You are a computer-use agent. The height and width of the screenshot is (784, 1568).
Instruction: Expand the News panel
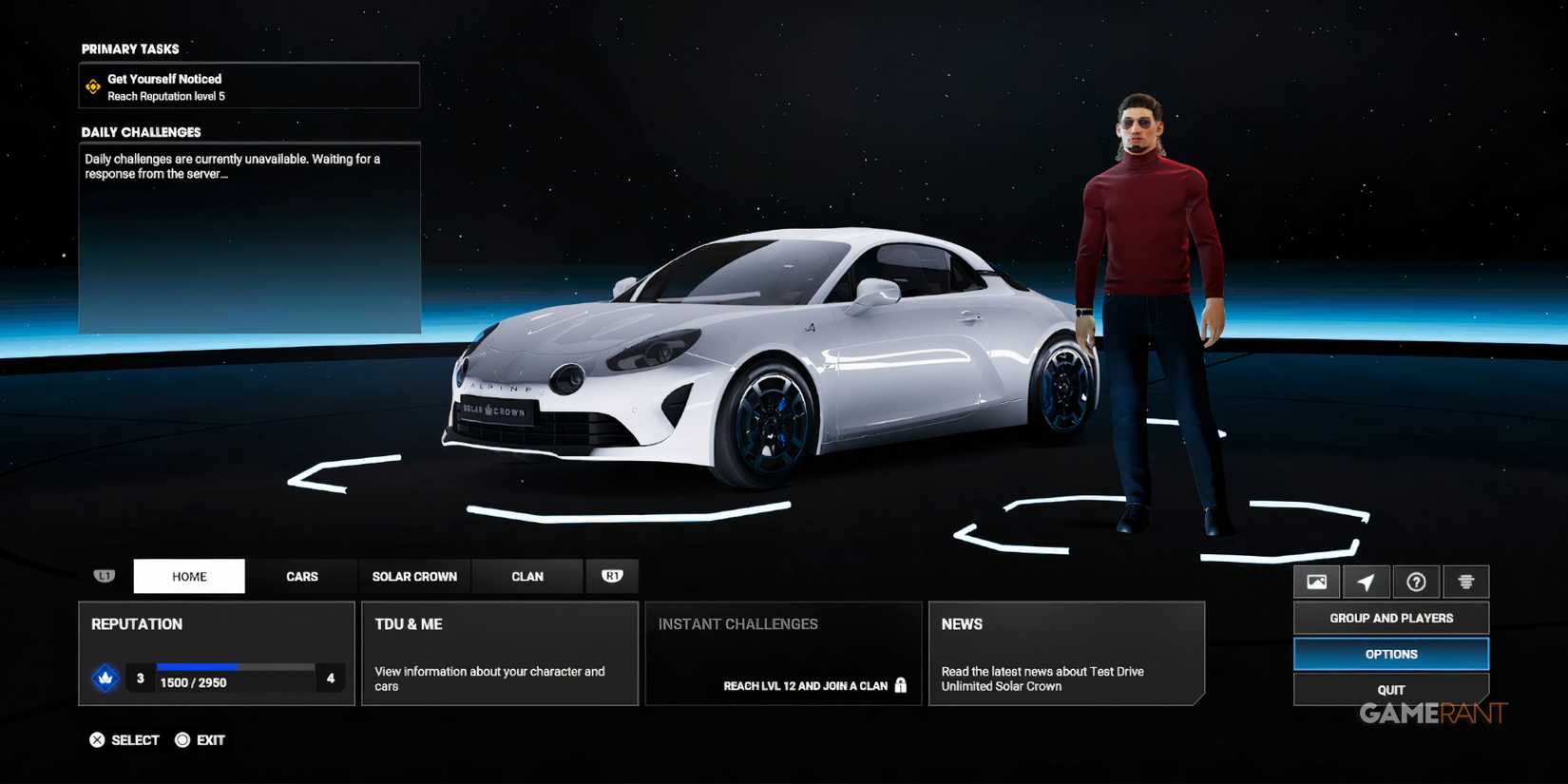click(1066, 653)
